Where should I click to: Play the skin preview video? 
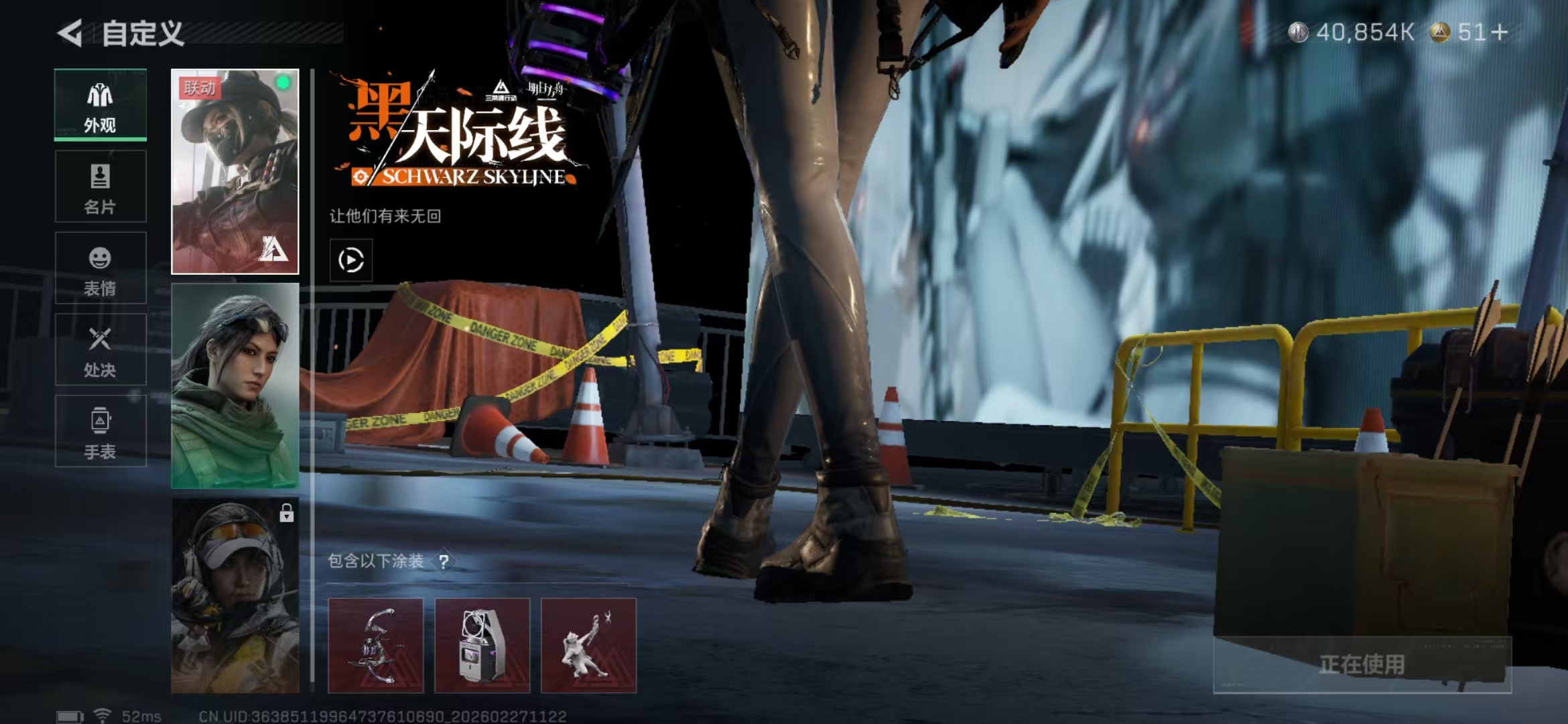click(351, 260)
